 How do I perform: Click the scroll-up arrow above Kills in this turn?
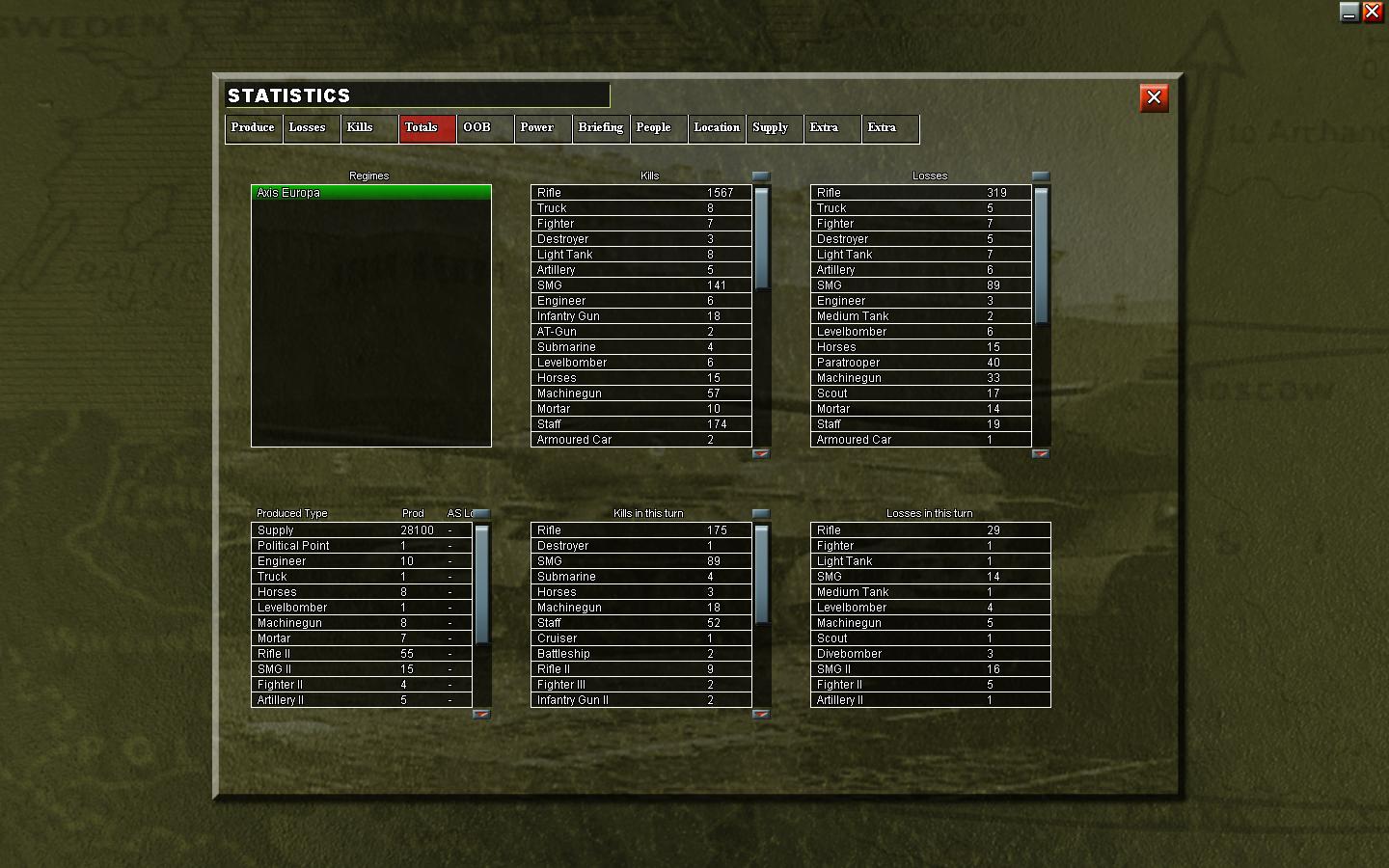(761, 513)
